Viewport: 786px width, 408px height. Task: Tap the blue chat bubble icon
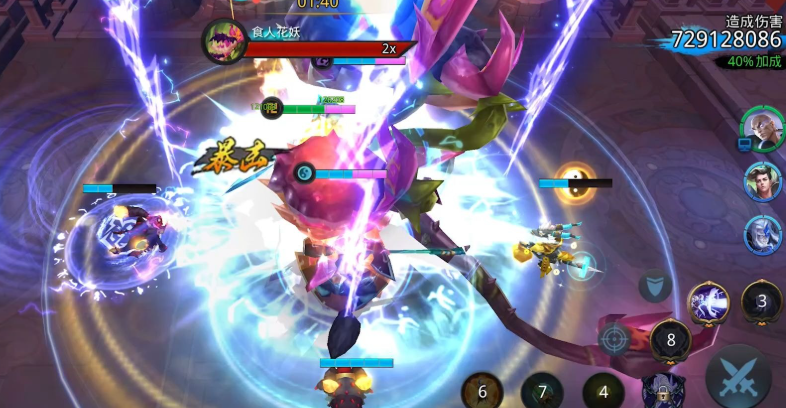744,144
